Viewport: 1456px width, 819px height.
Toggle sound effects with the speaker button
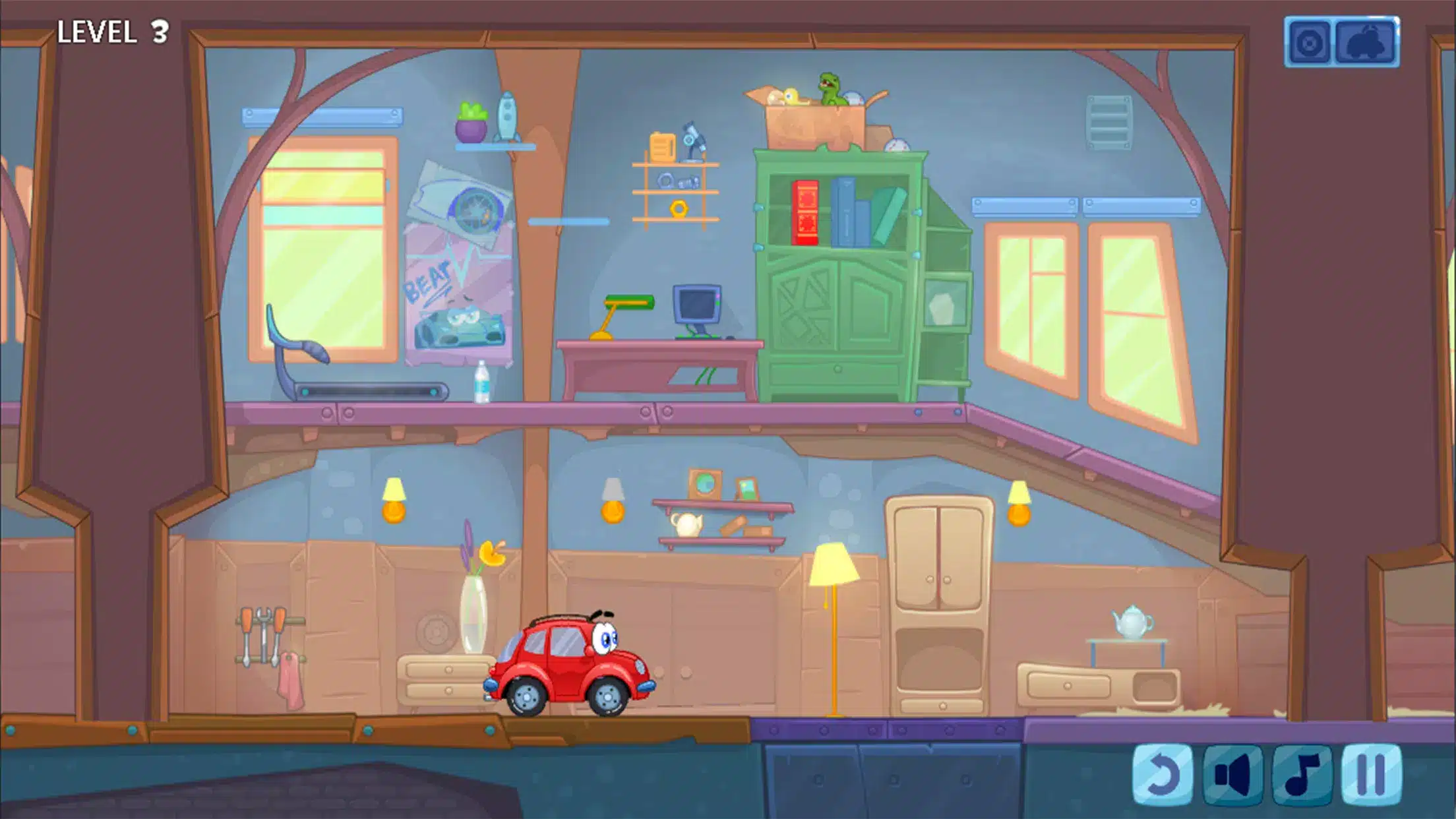point(1232,775)
